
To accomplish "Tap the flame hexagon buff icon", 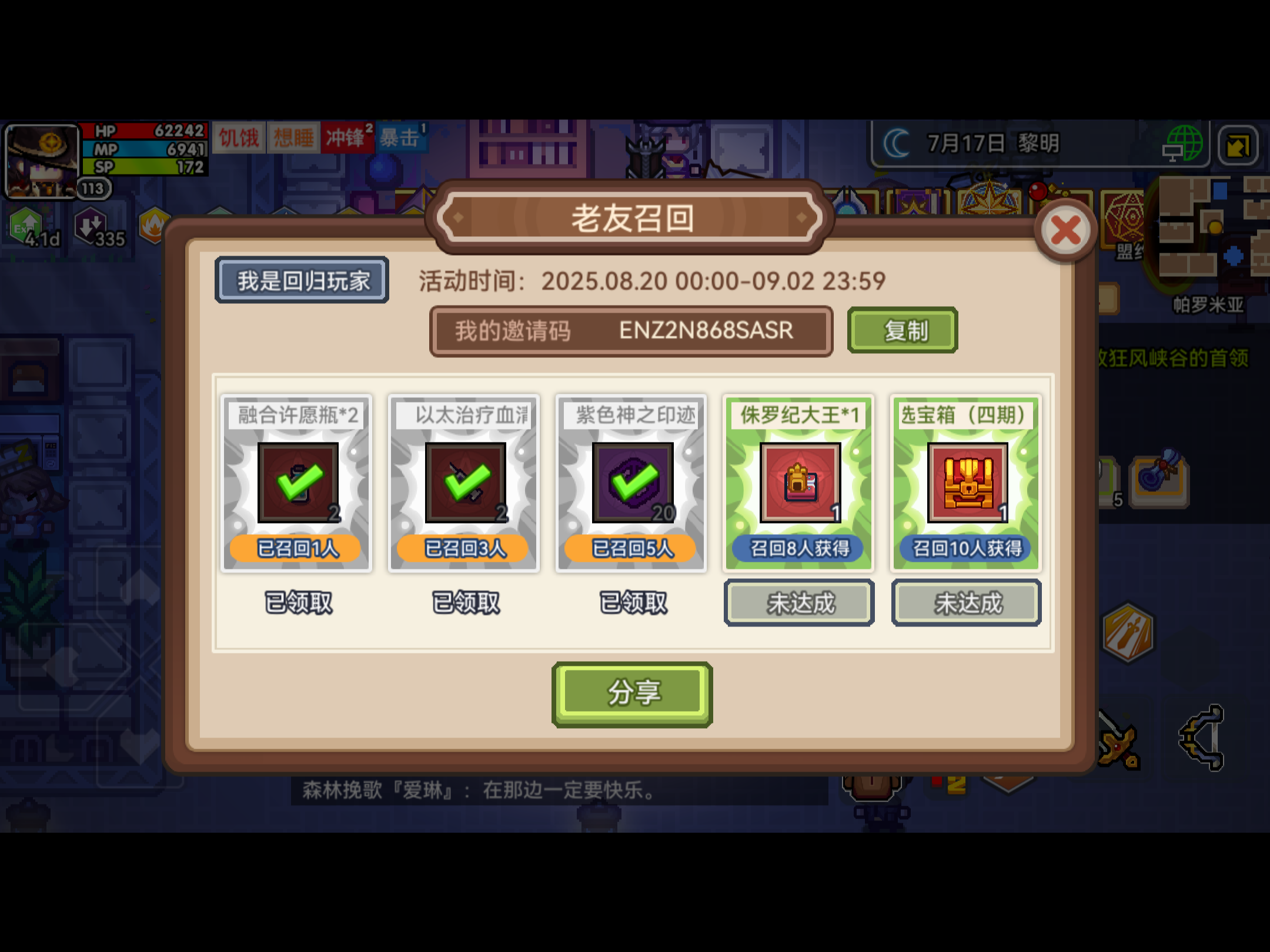I will 154,225.
